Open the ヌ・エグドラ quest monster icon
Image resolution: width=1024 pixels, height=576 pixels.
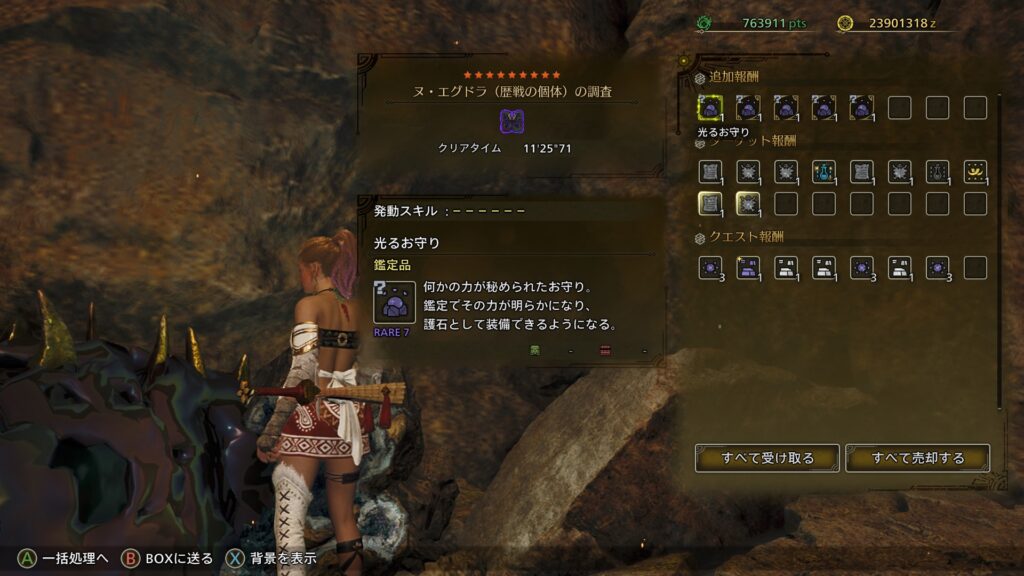pyautogui.click(x=512, y=122)
